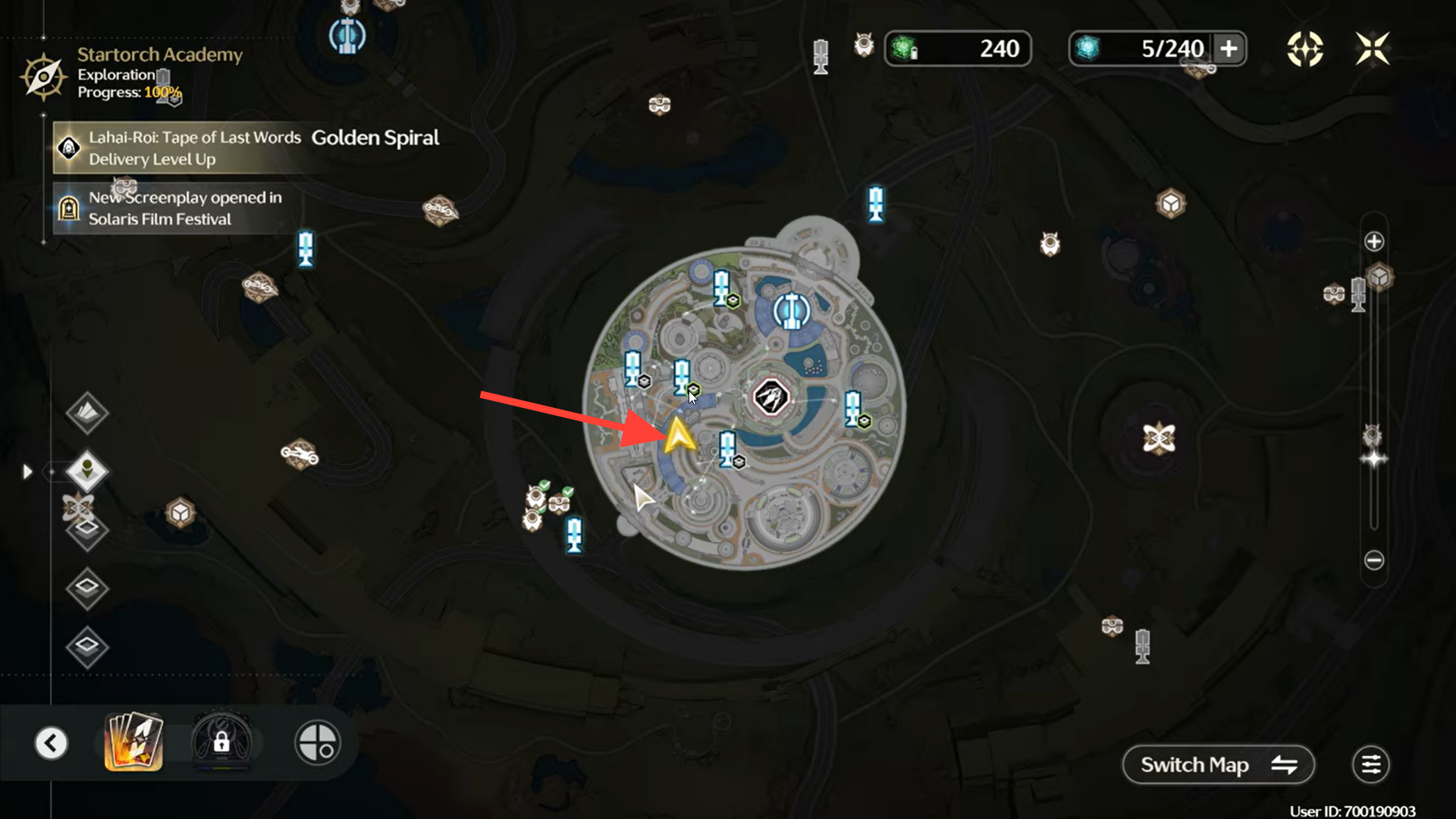Viewport: 1456px width, 819px height.
Task: Adjust the map zoom slider handle
Action: pyautogui.click(x=1374, y=459)
